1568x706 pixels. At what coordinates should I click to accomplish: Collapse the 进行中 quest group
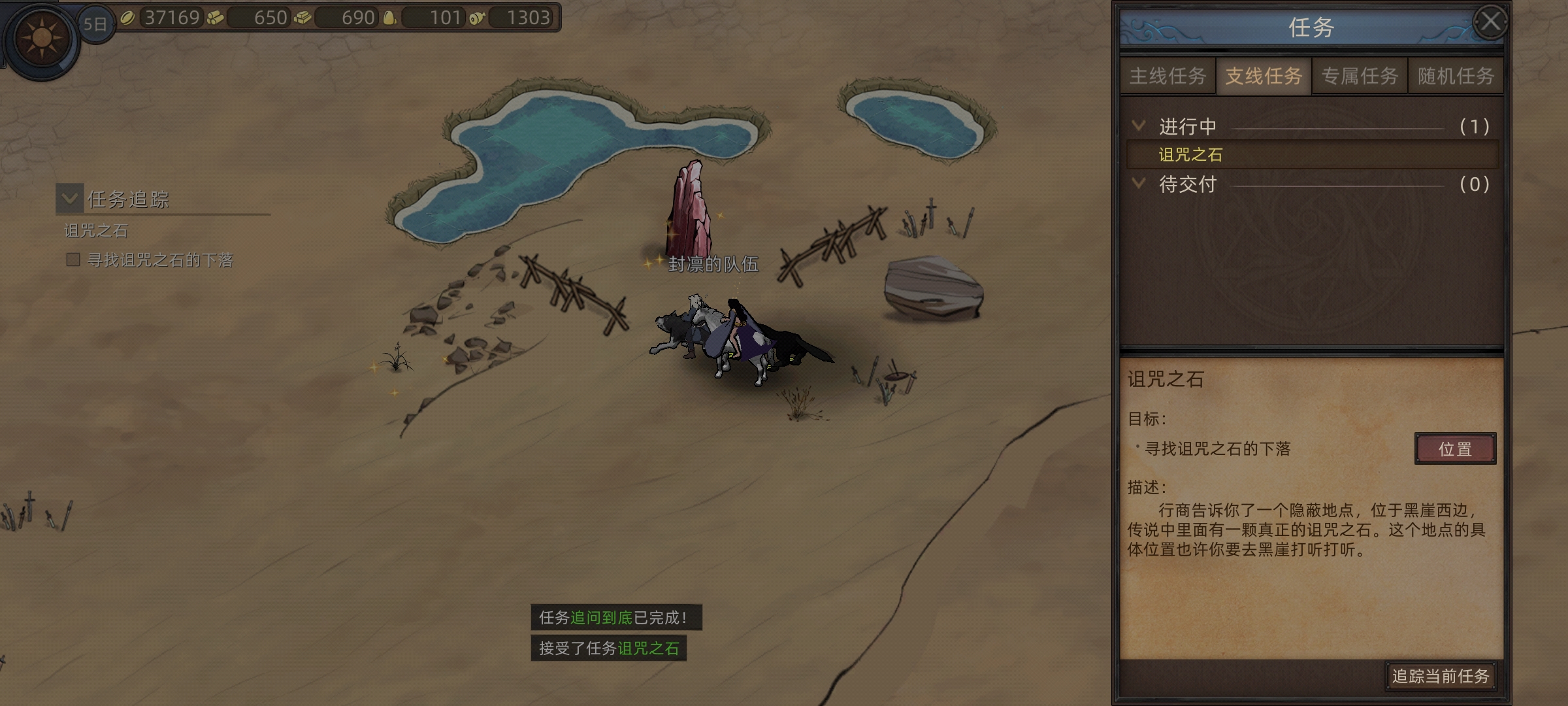coord(1139,126)
